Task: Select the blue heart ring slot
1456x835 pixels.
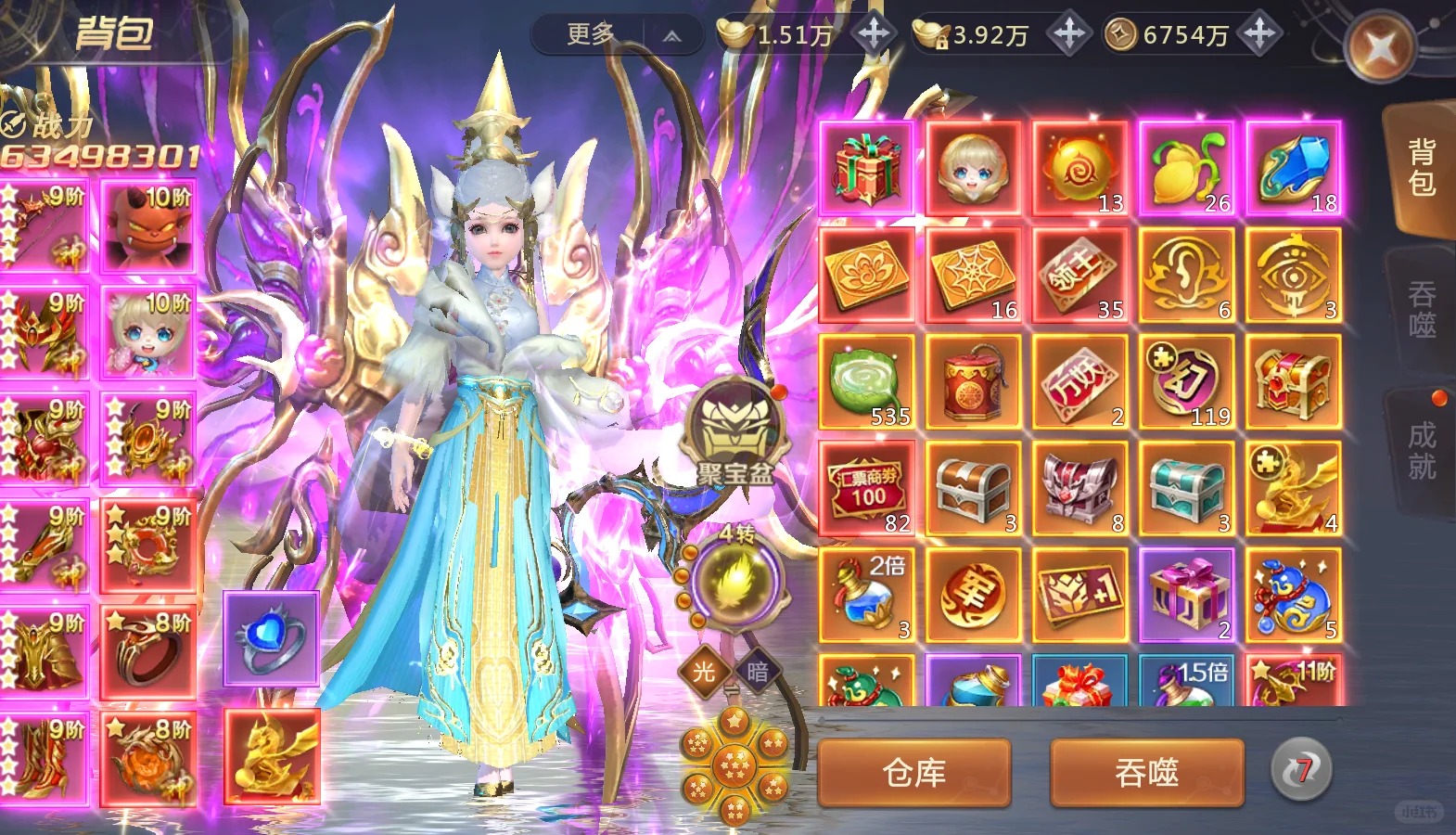Action: [271, 638]
